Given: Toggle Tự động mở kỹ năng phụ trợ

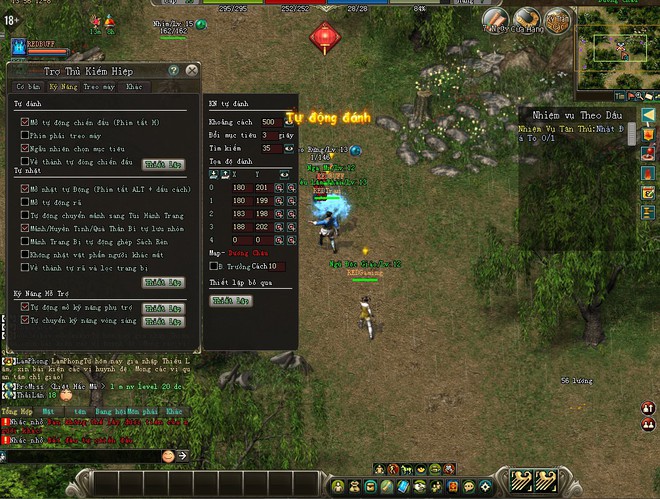Looking at the screenshot, I should click(x=24, y=308).
